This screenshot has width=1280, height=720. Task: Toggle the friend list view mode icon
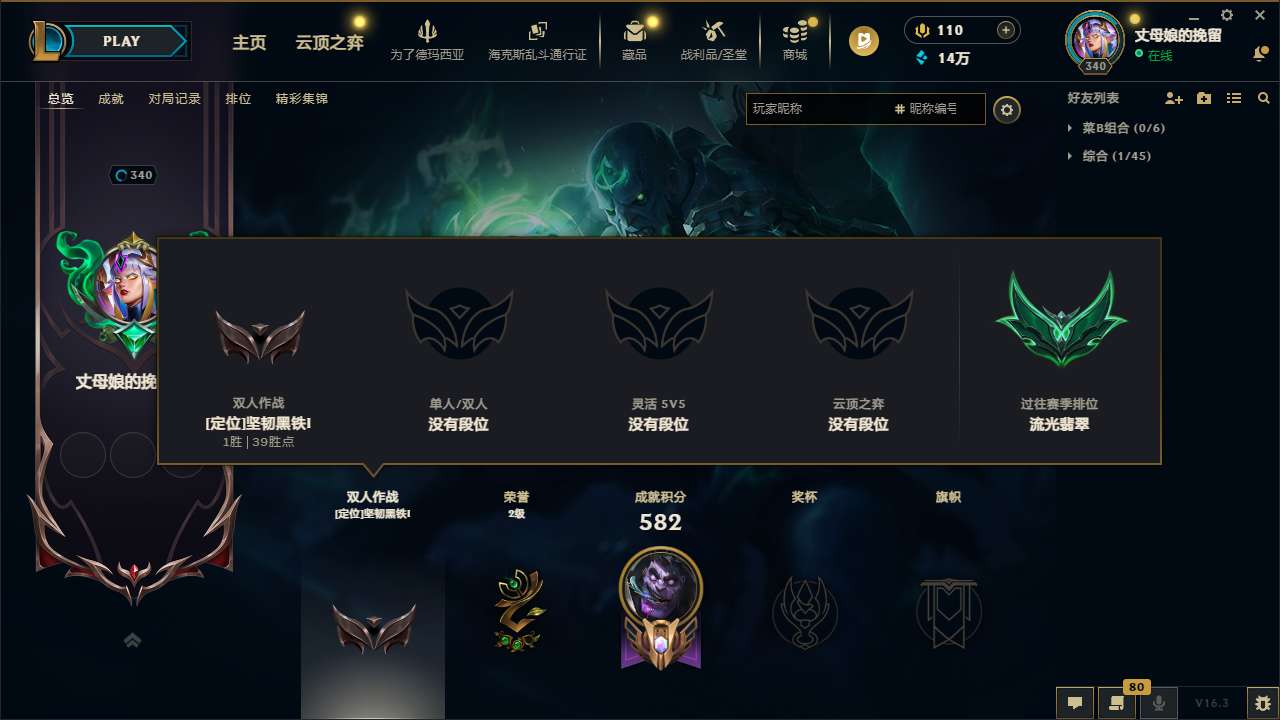point(1233,98)
